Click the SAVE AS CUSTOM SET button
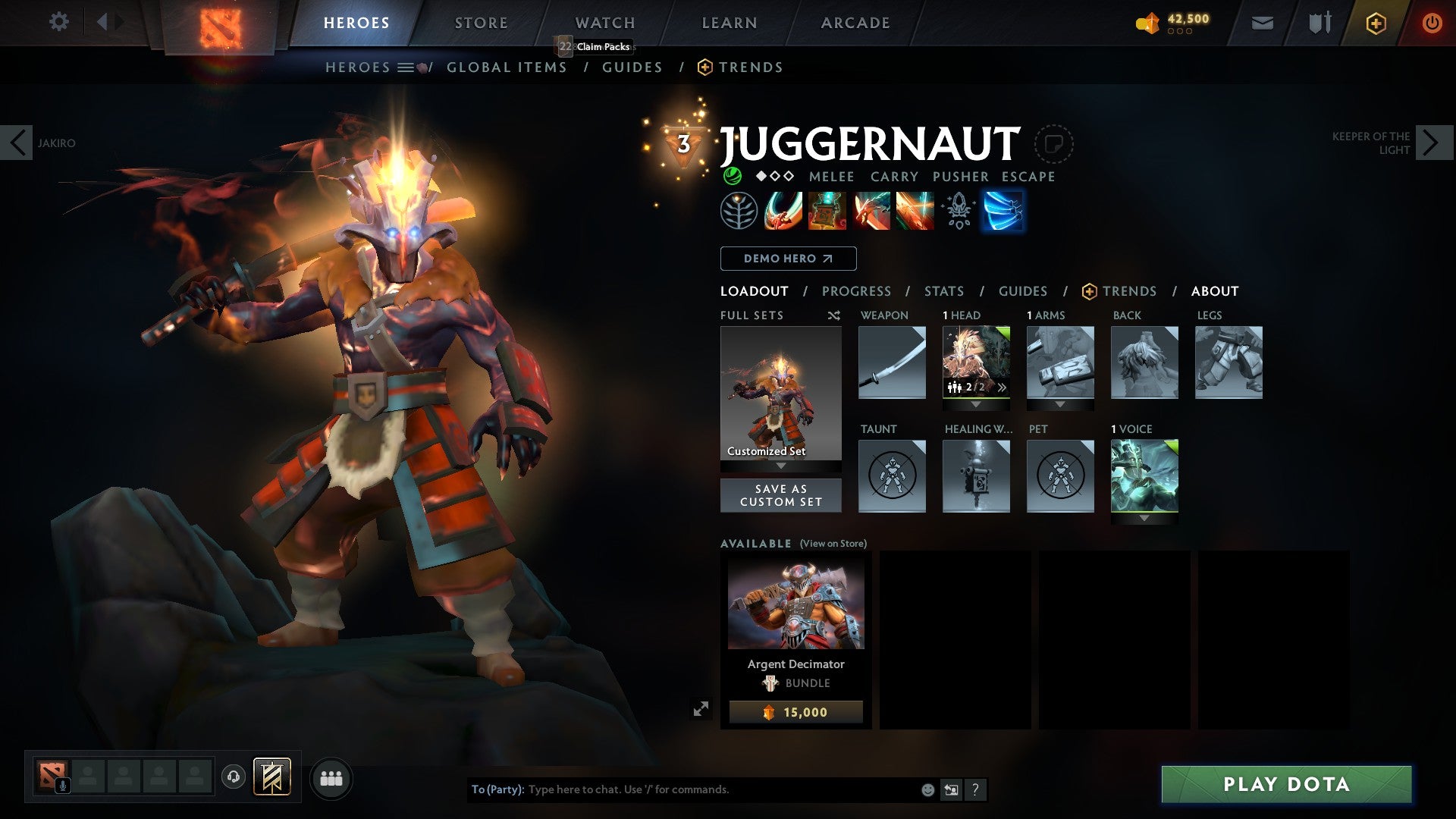Screen dimensions: 1456x819 pos(780,495)
